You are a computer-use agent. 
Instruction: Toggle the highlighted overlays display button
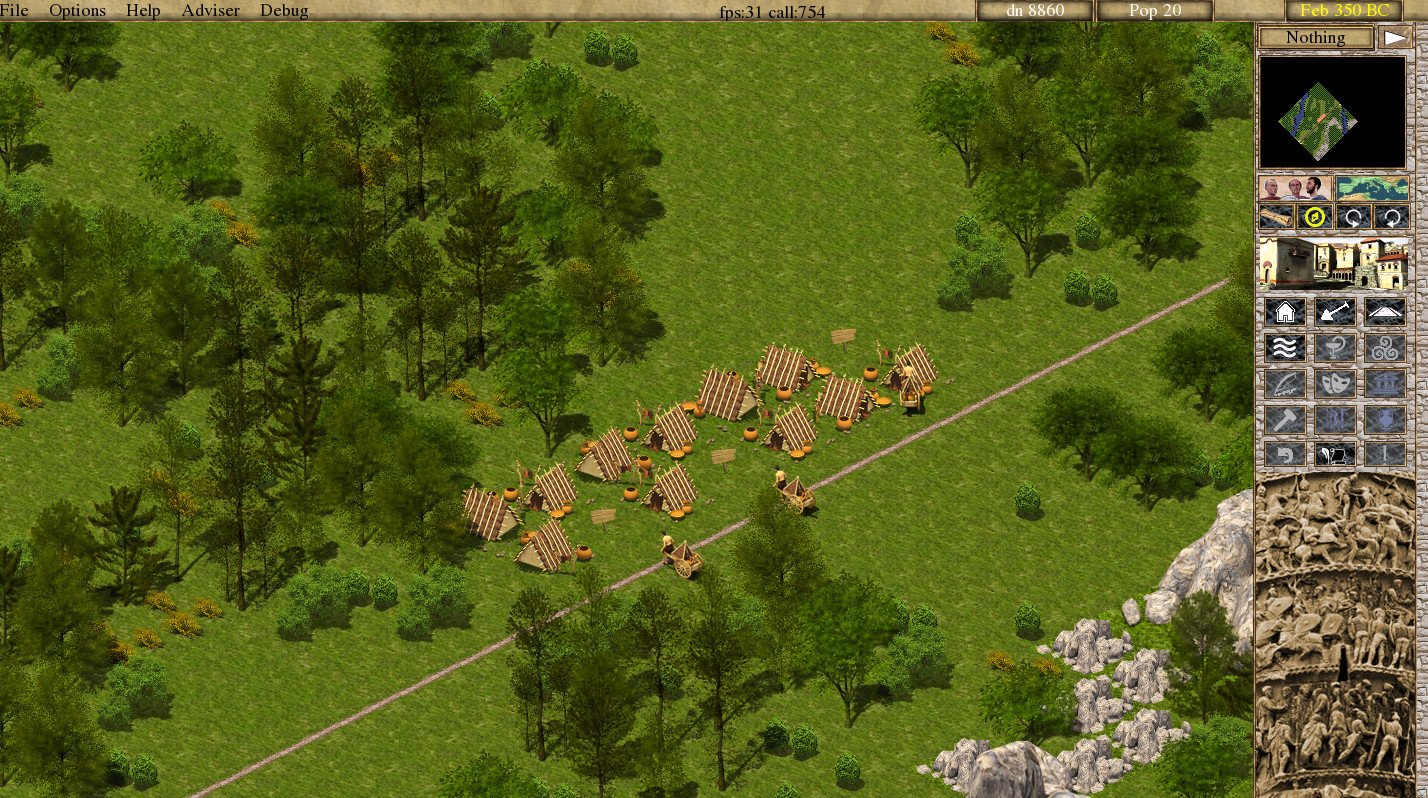click(x=1314, y=216)
